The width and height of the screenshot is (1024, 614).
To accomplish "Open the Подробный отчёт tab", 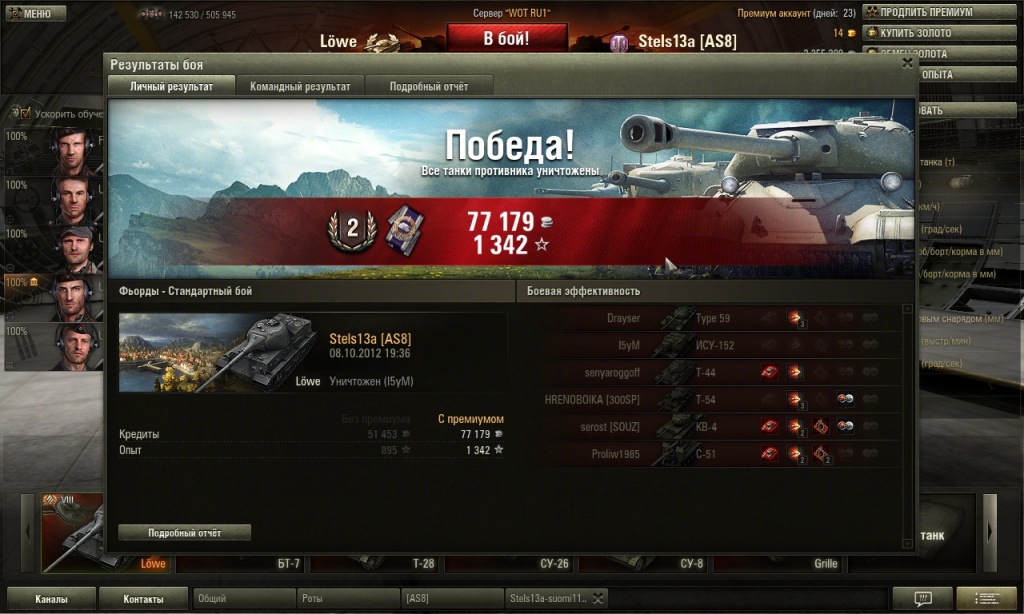I will point(428,87).
